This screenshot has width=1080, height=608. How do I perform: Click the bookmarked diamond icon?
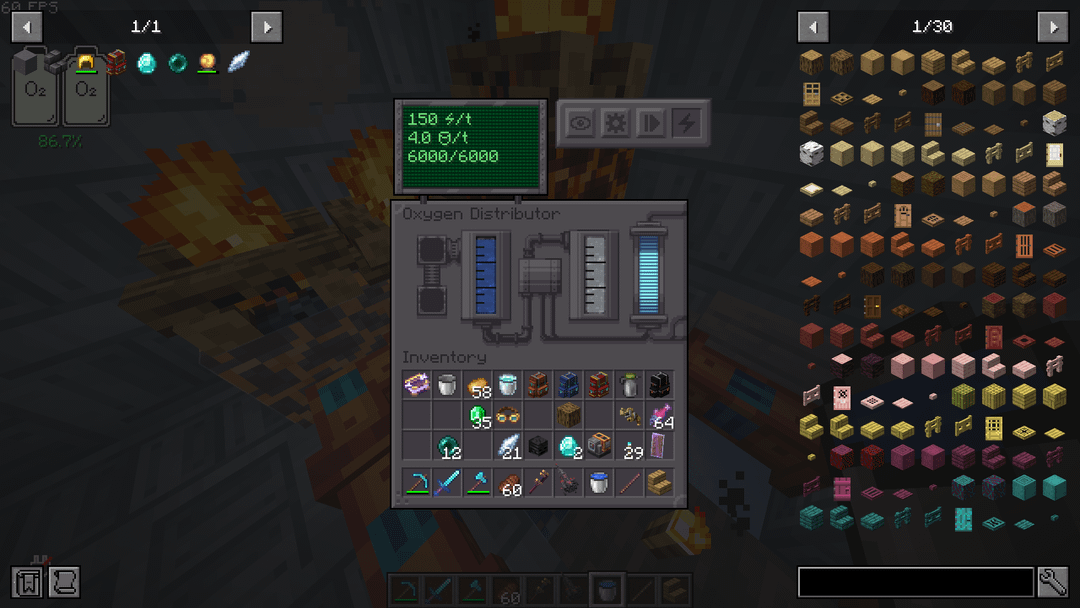[147, 63]
